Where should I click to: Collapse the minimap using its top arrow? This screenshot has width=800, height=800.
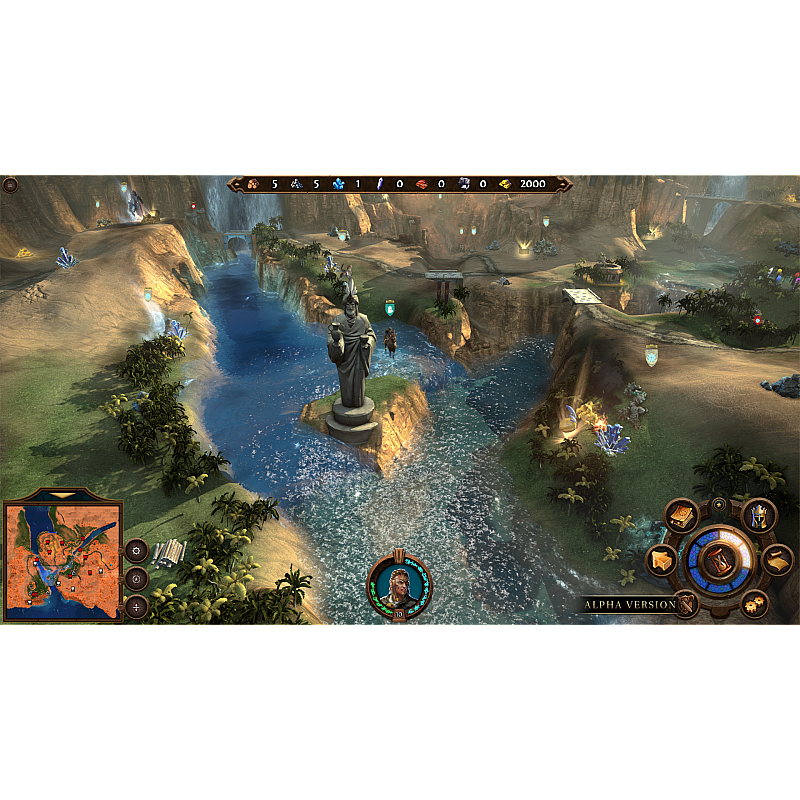(x=63, y=495)
